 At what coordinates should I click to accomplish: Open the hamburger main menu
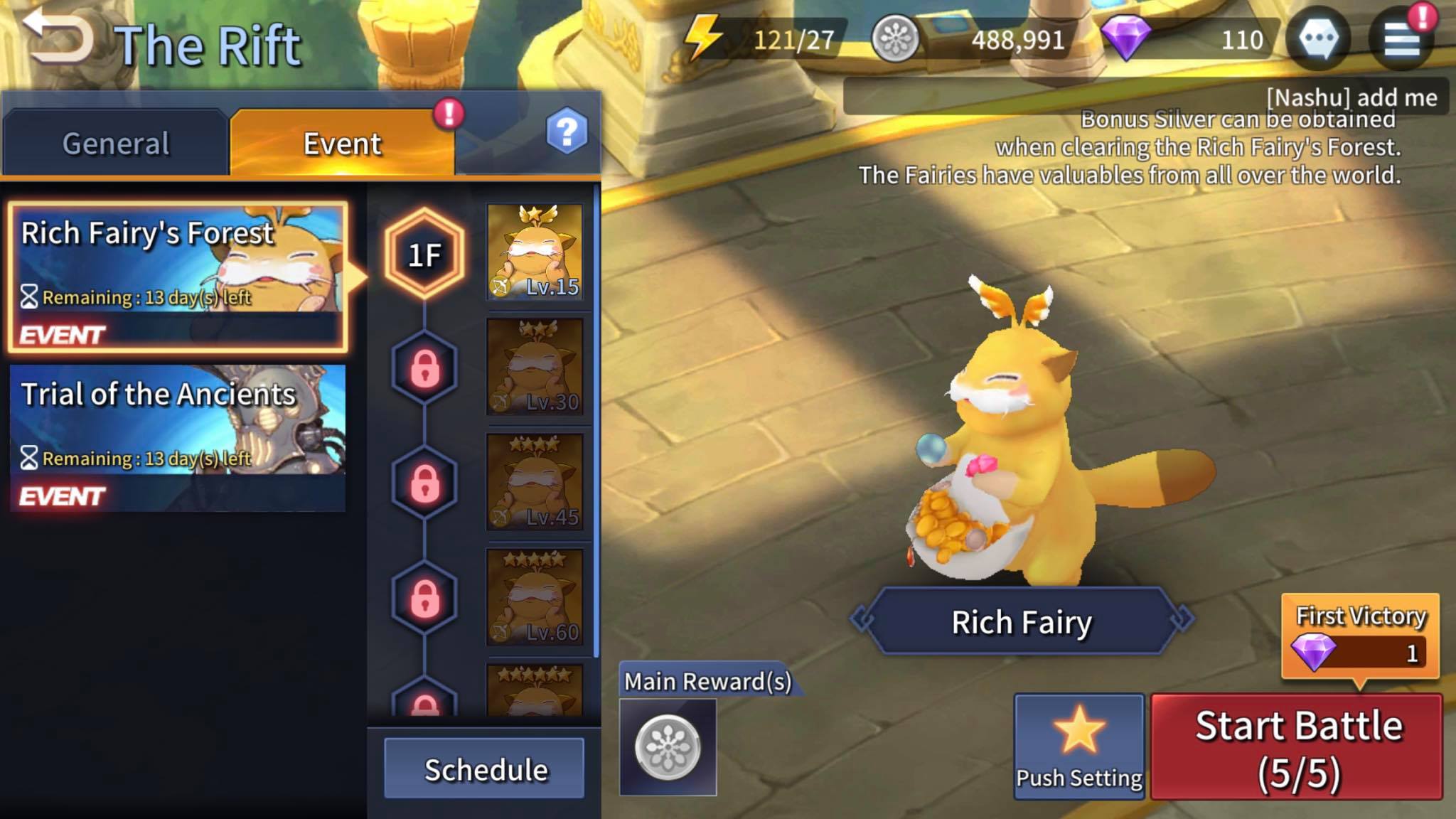click(x=1401, y=38)
